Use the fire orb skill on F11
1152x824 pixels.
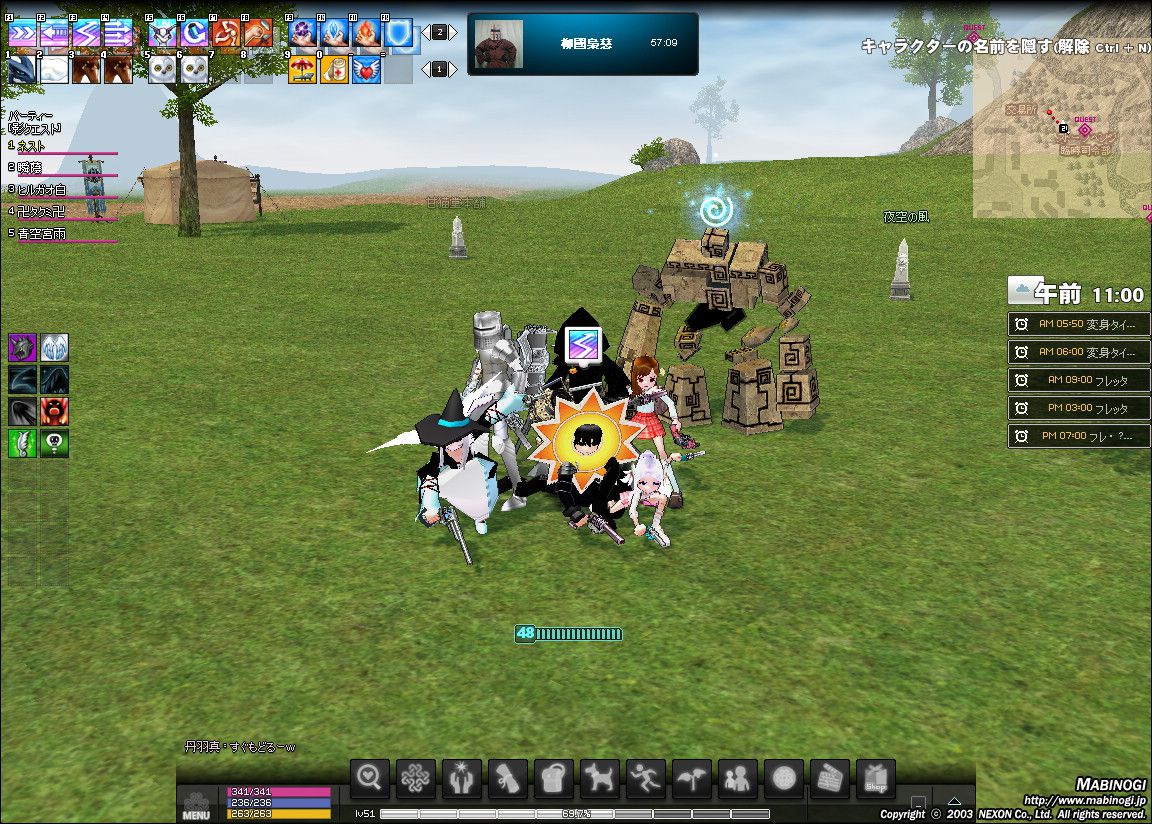[367, 36]
